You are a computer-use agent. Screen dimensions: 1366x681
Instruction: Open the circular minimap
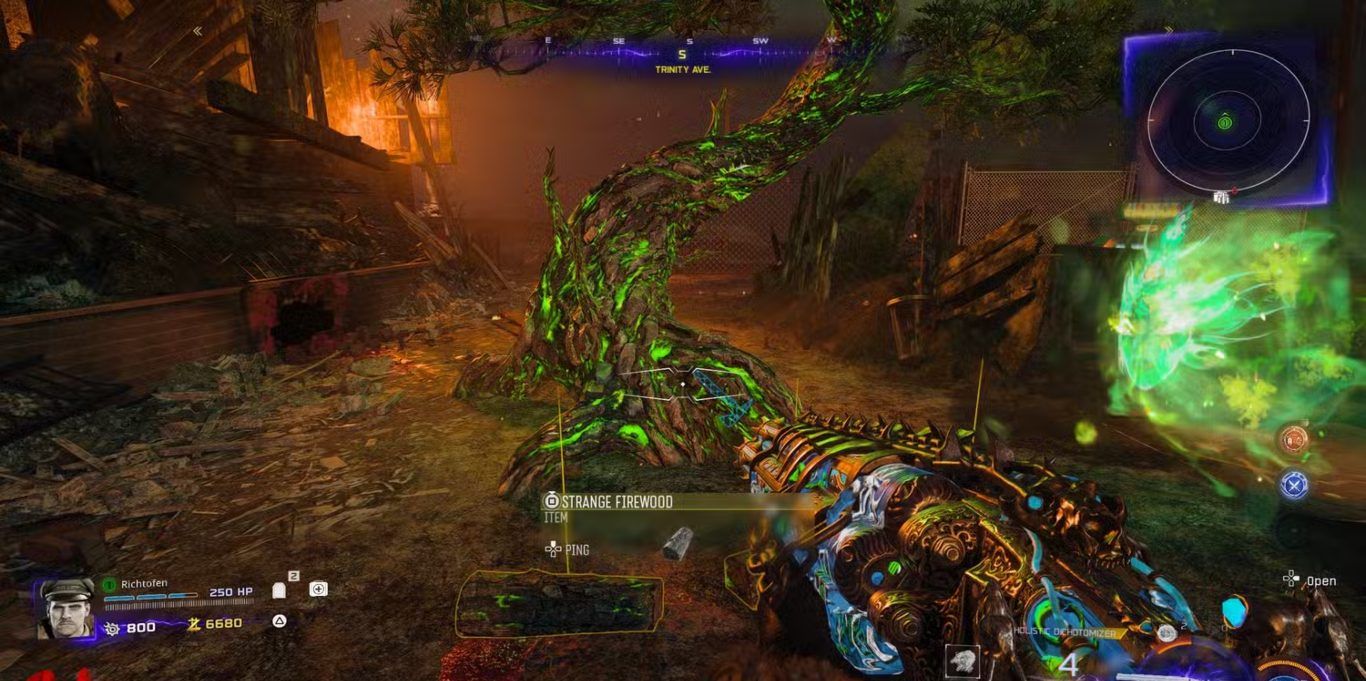pos(1227,122)
